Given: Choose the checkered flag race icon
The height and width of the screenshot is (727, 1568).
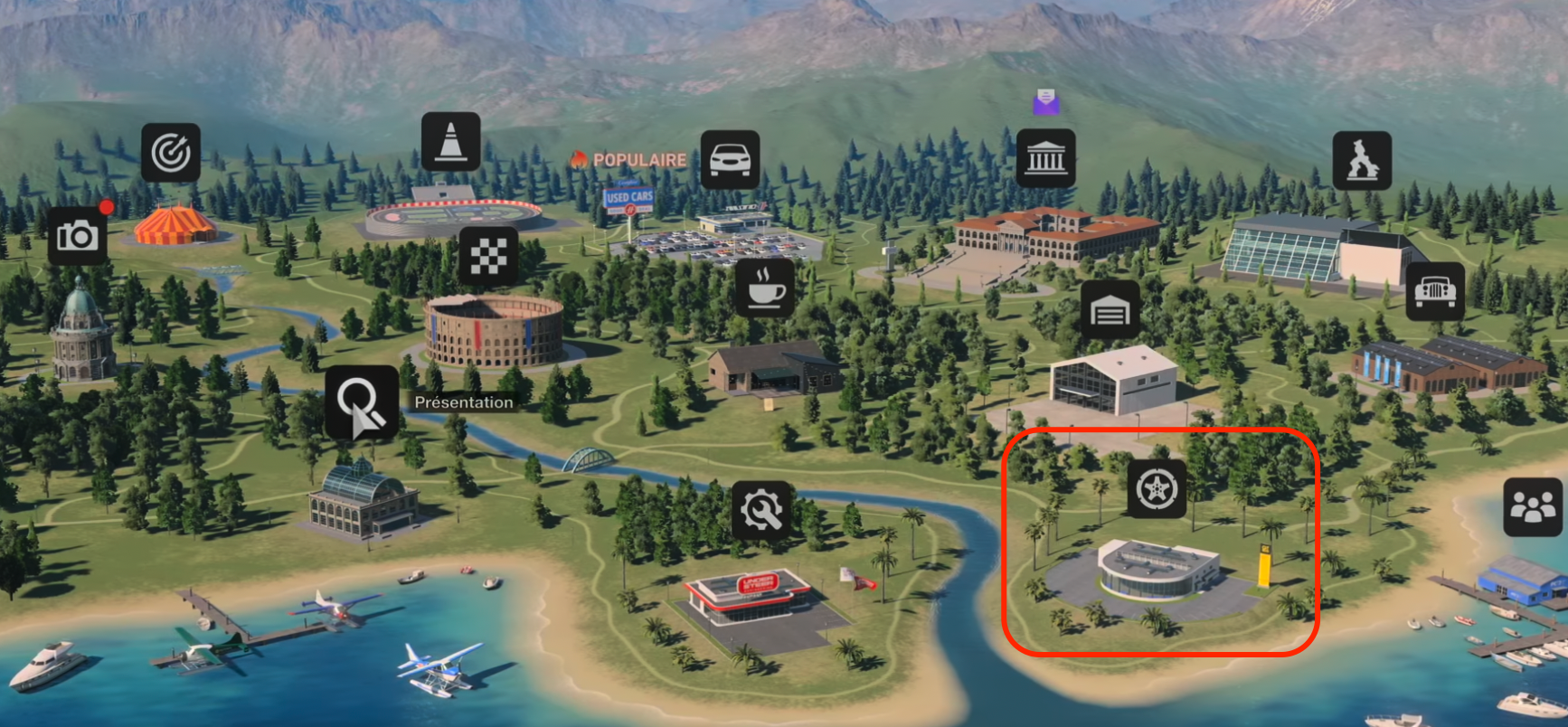Looking at the screenshot, I should point(488,256).
